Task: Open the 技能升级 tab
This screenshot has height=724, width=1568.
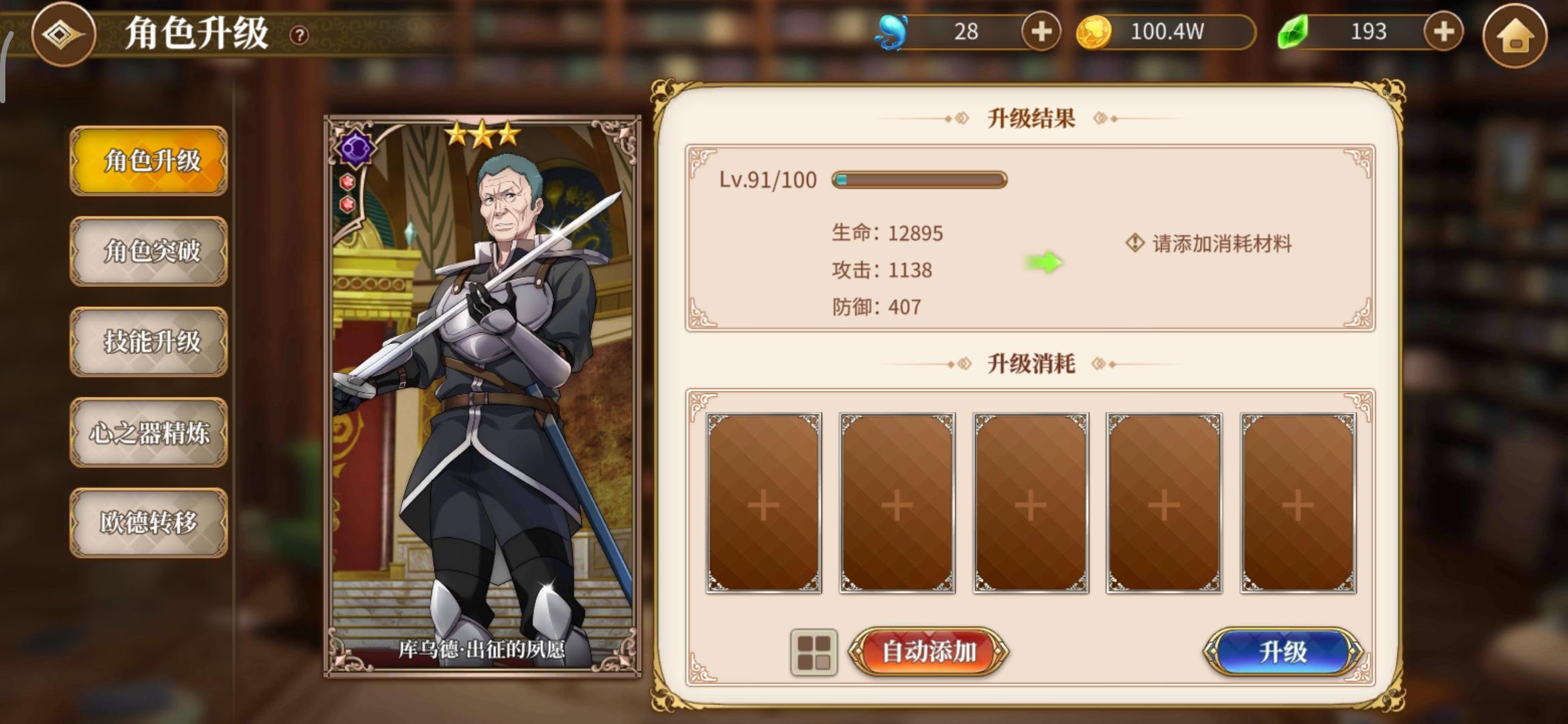Action: point(149,341)
